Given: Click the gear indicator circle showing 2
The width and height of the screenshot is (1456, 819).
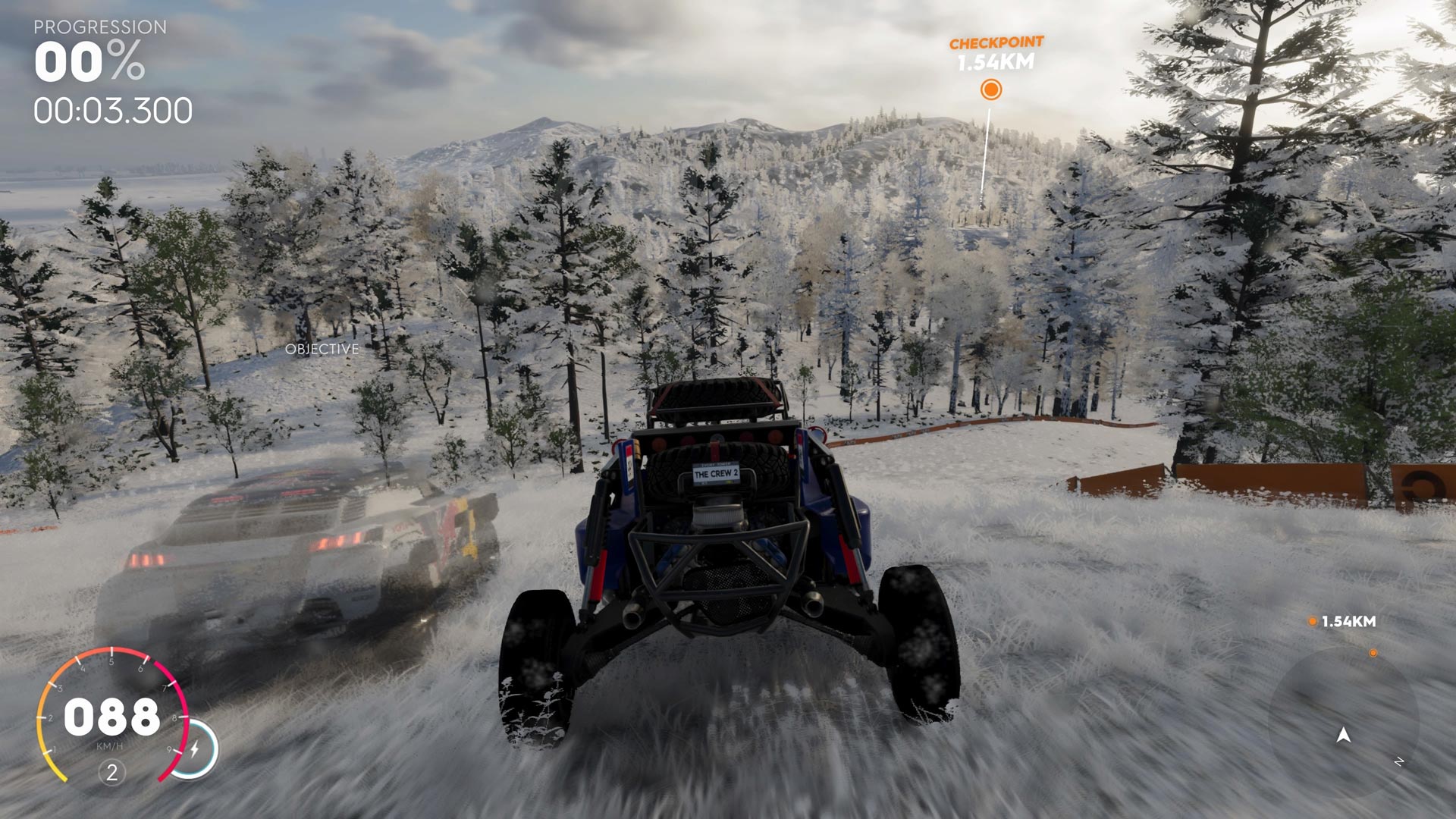Looking at the screenshot, I should pos(111,773).
